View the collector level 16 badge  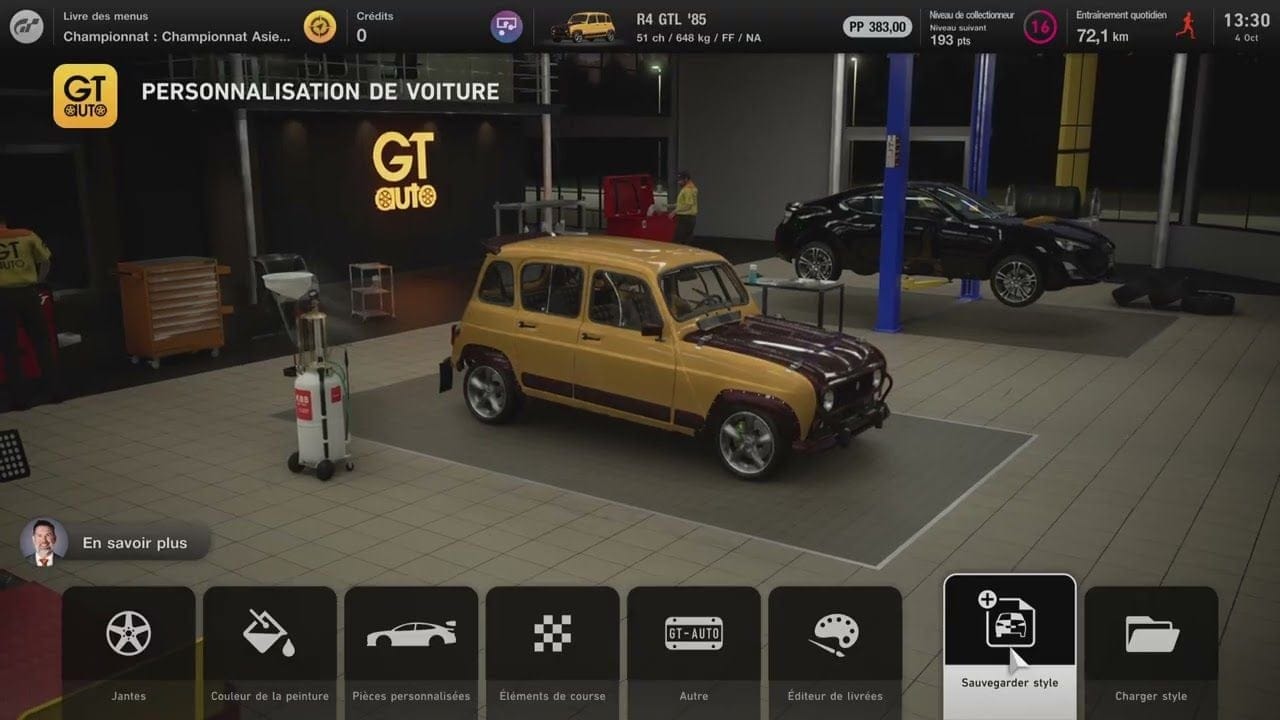click(1040, 27)
